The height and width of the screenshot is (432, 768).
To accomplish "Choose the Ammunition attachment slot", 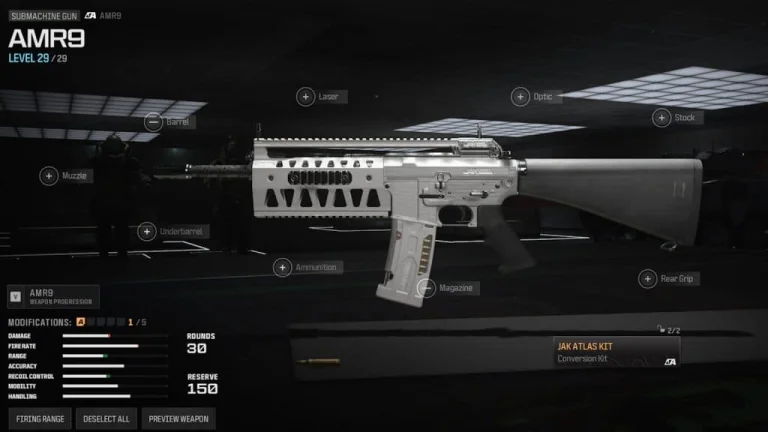I will click(283, 268).
